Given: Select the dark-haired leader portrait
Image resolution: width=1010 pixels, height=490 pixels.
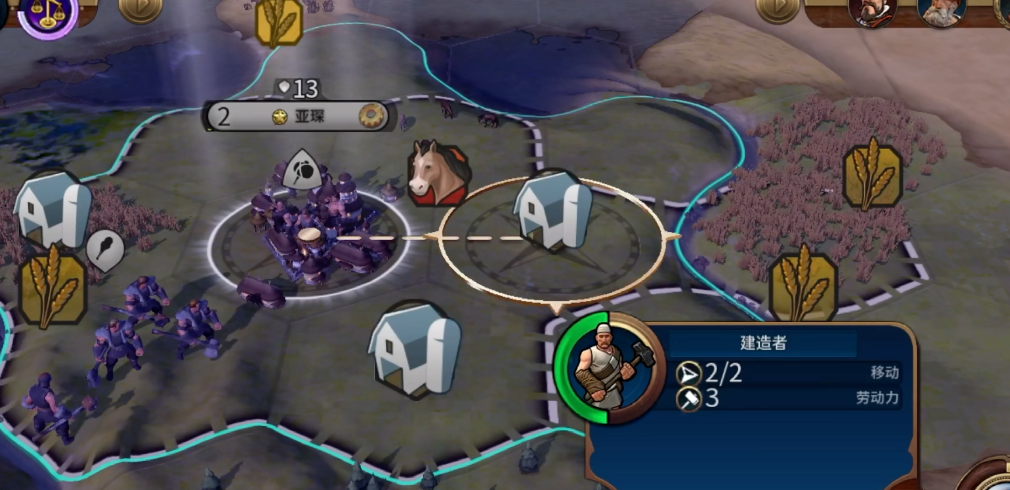Looking at the screenshot, I should (871, 10).
